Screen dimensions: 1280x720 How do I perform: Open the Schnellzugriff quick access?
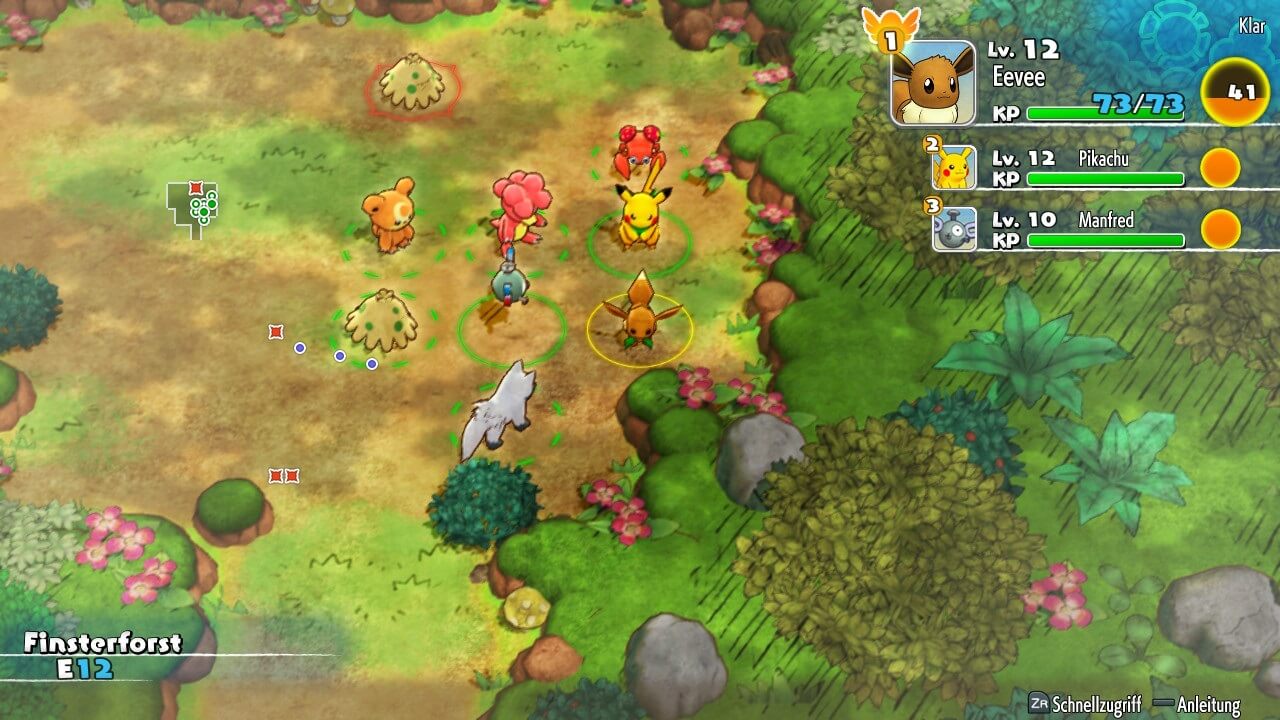(x=1085, y=704)
